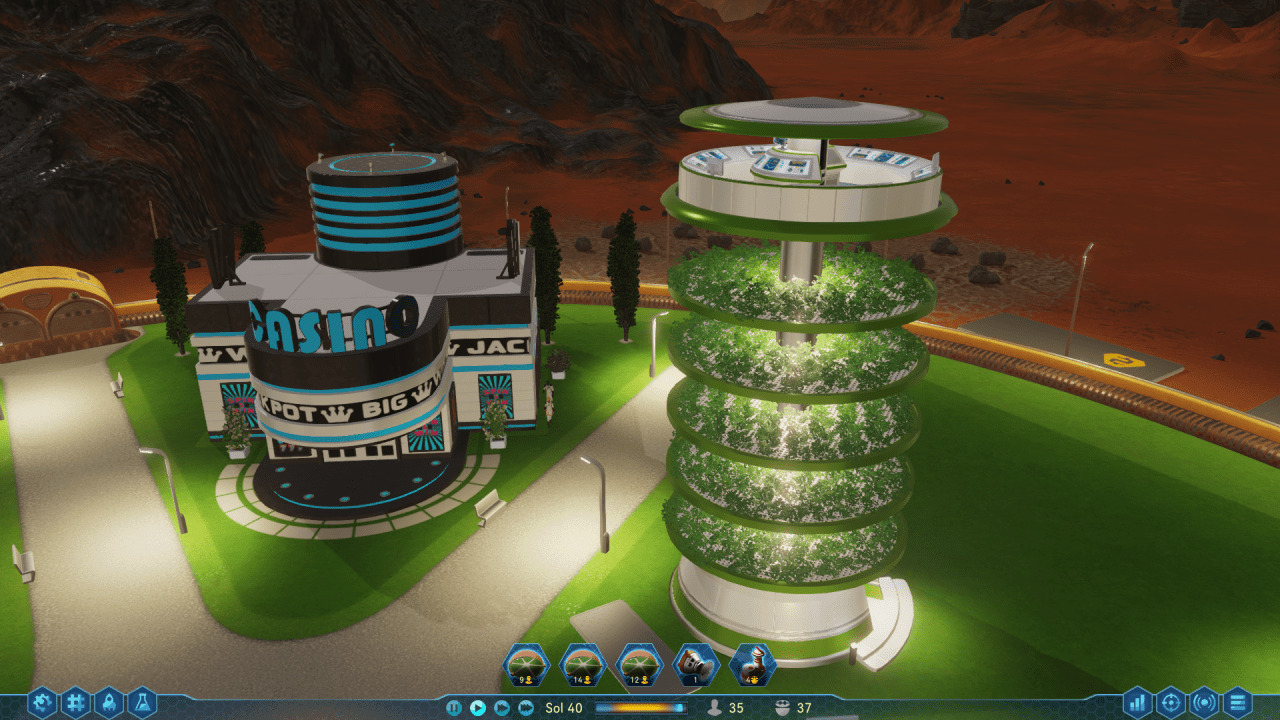Select the drone hub hexagon with 4 workers
Image resolution: width=1280 pixels, height=720 pixels.
752,663
